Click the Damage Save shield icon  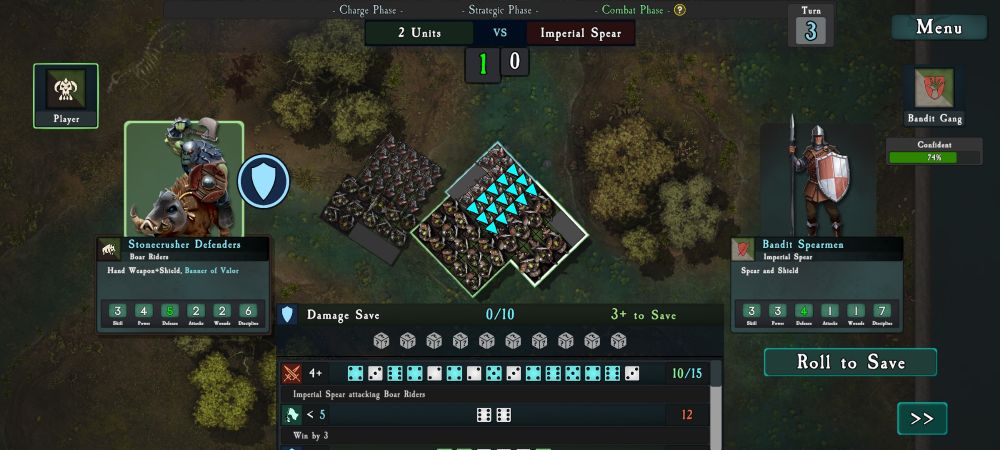click(288, 315)
